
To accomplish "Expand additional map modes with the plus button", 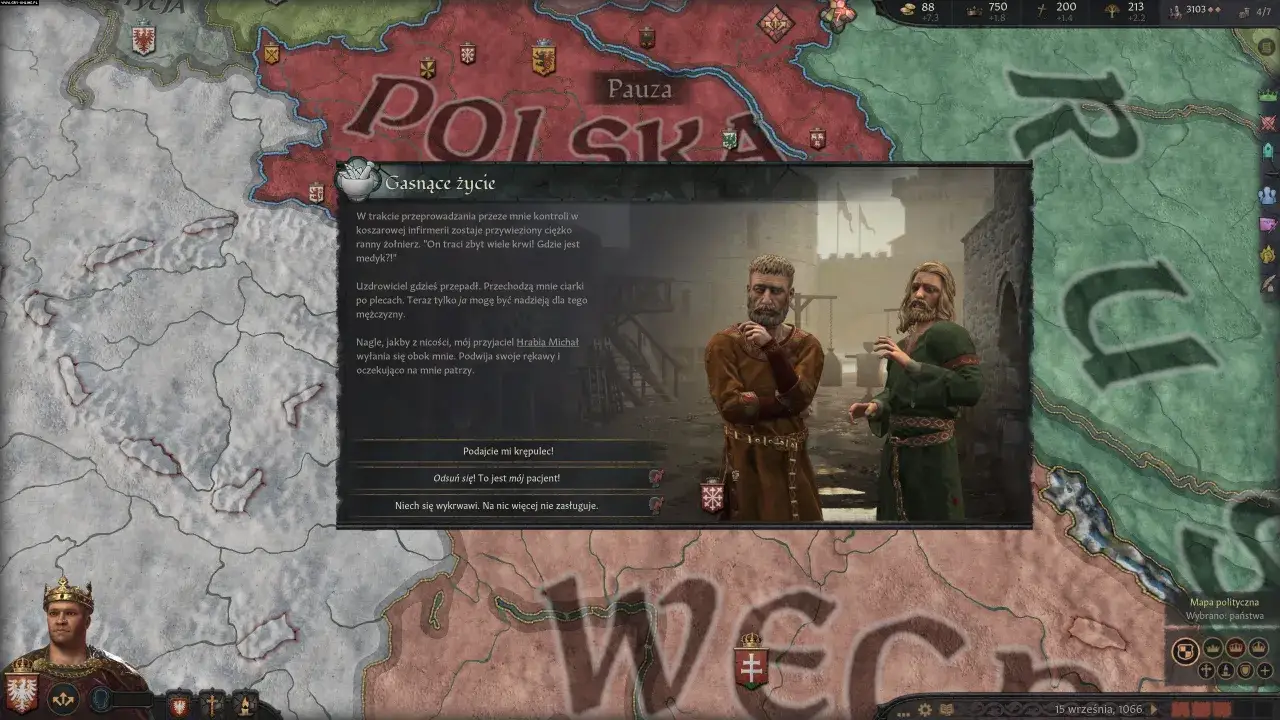I will click(x=1264, y=671).
